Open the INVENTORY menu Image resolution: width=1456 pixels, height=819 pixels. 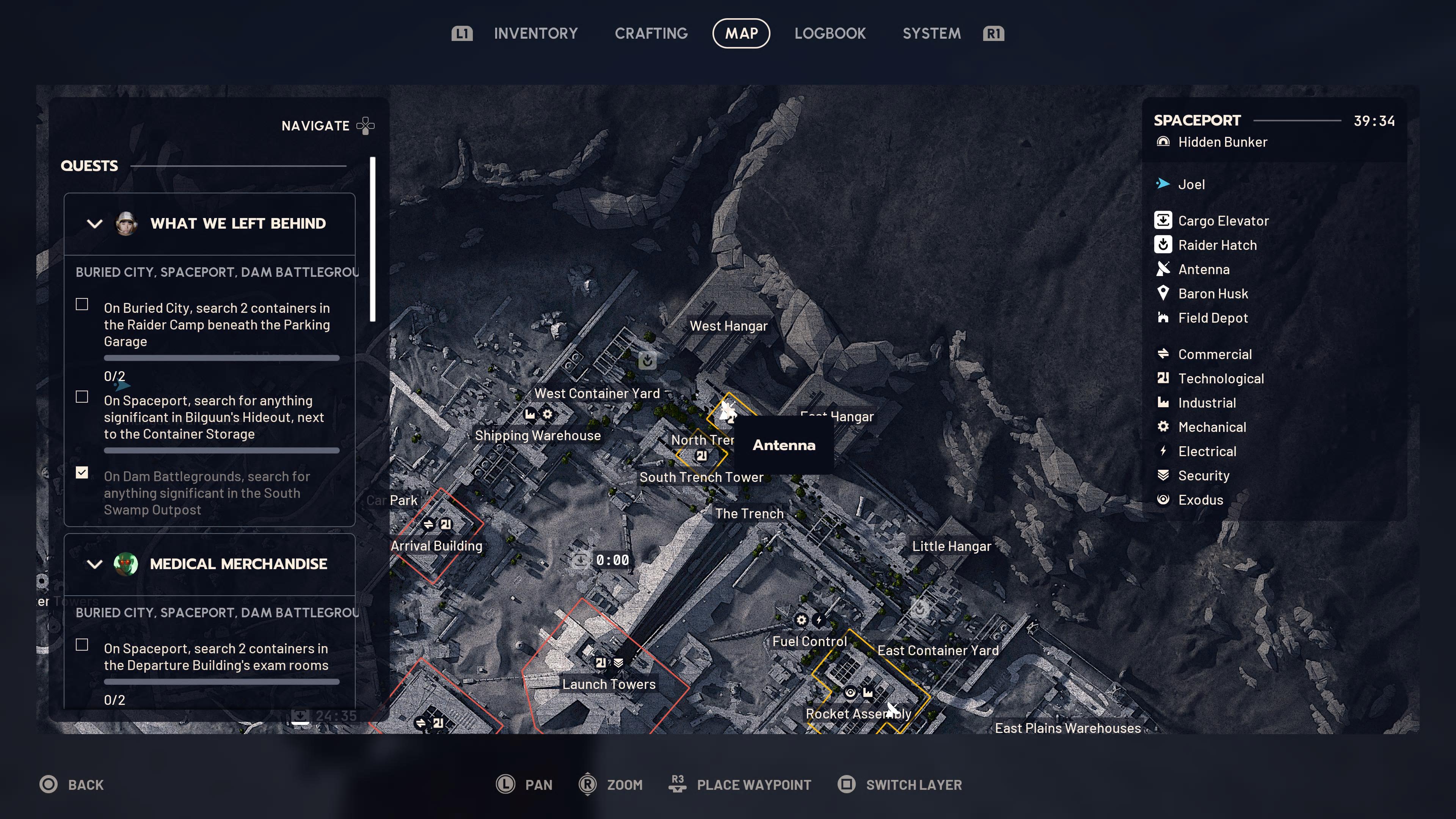pos(536,33)
